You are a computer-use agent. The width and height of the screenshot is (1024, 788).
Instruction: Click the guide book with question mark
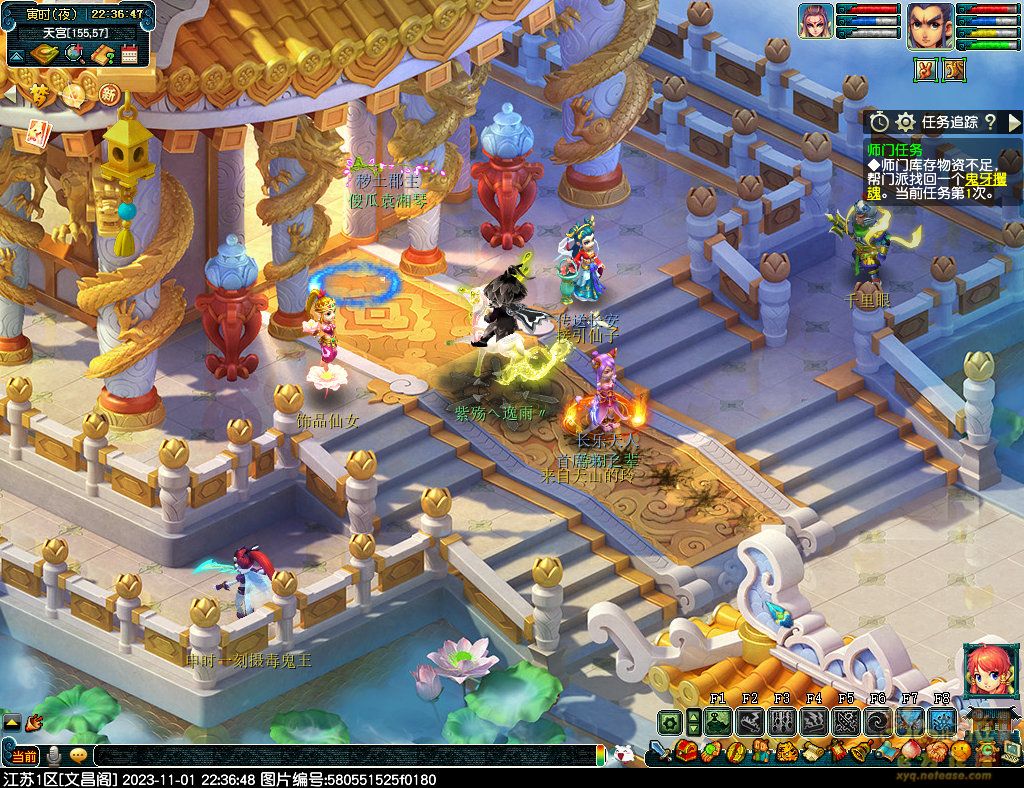coord(101,55)
